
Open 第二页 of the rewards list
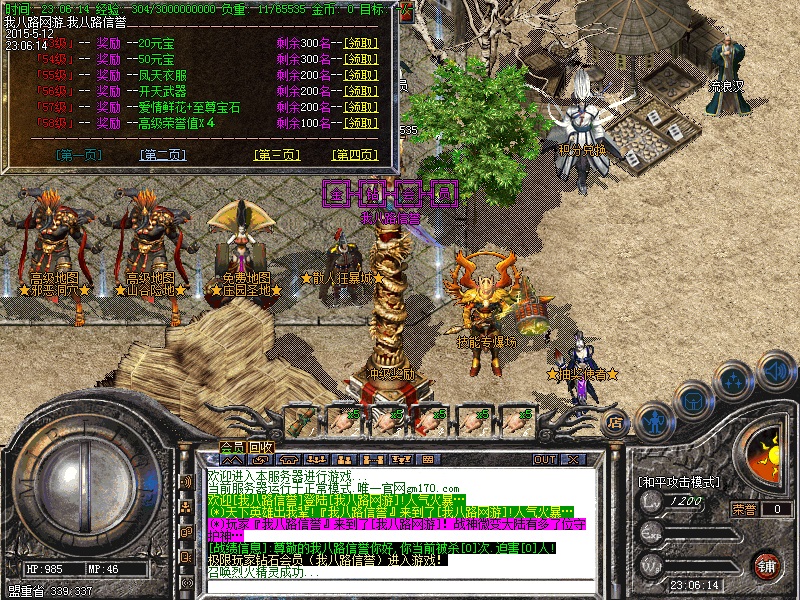click(x=163, y=155)
